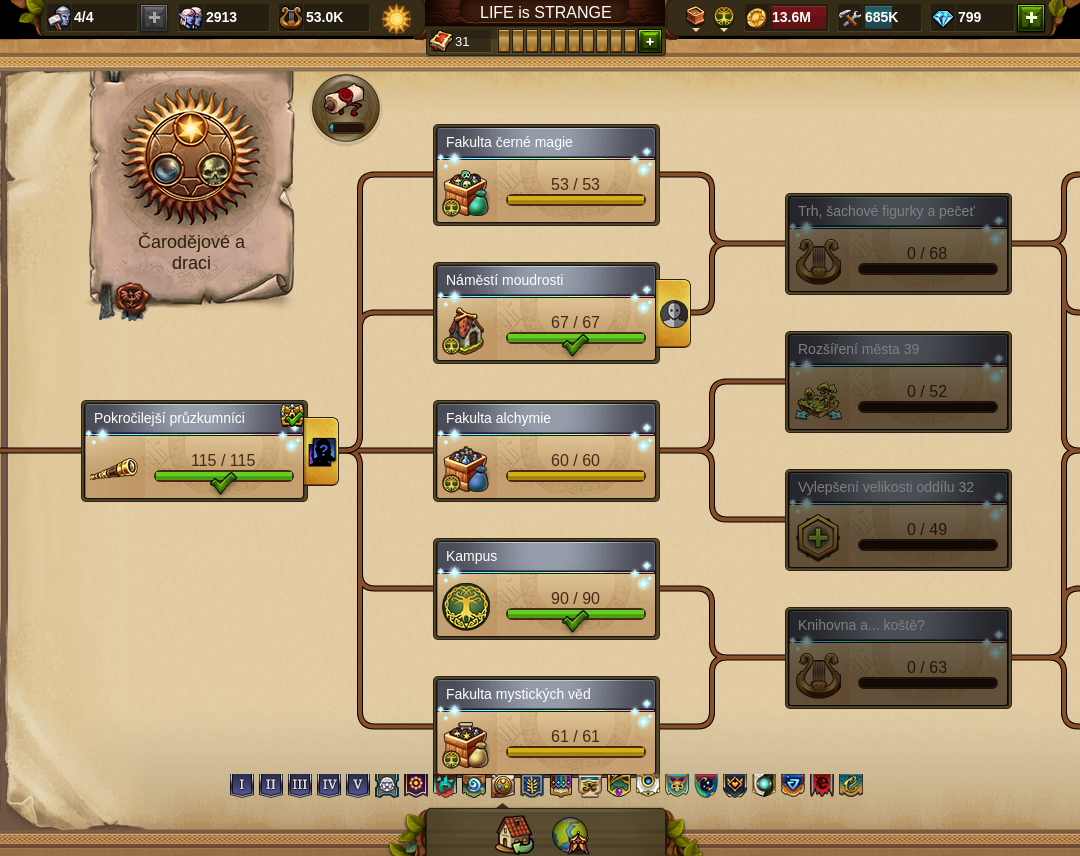Open the world map globe icon

(571, 834)
